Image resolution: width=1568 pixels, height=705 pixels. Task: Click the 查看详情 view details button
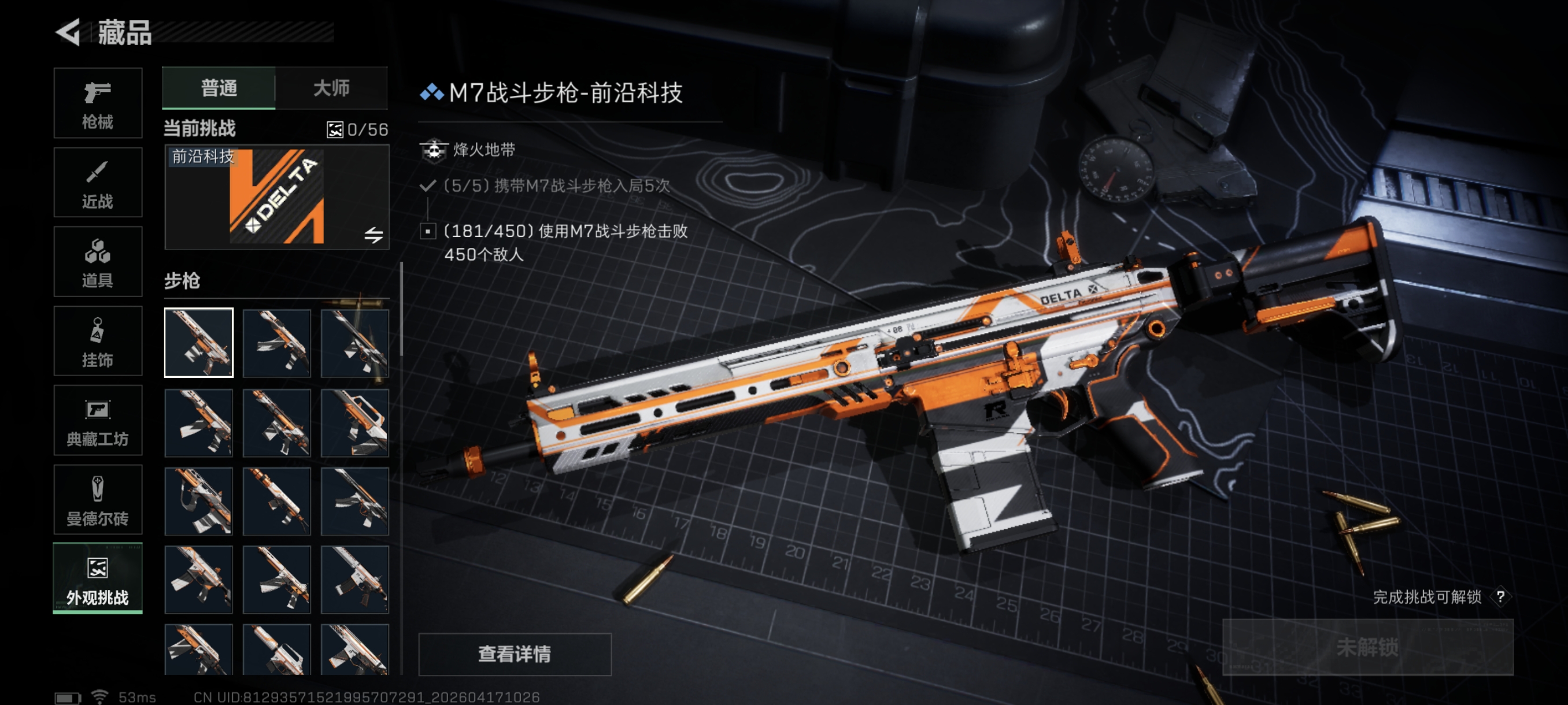pos(515,654)
